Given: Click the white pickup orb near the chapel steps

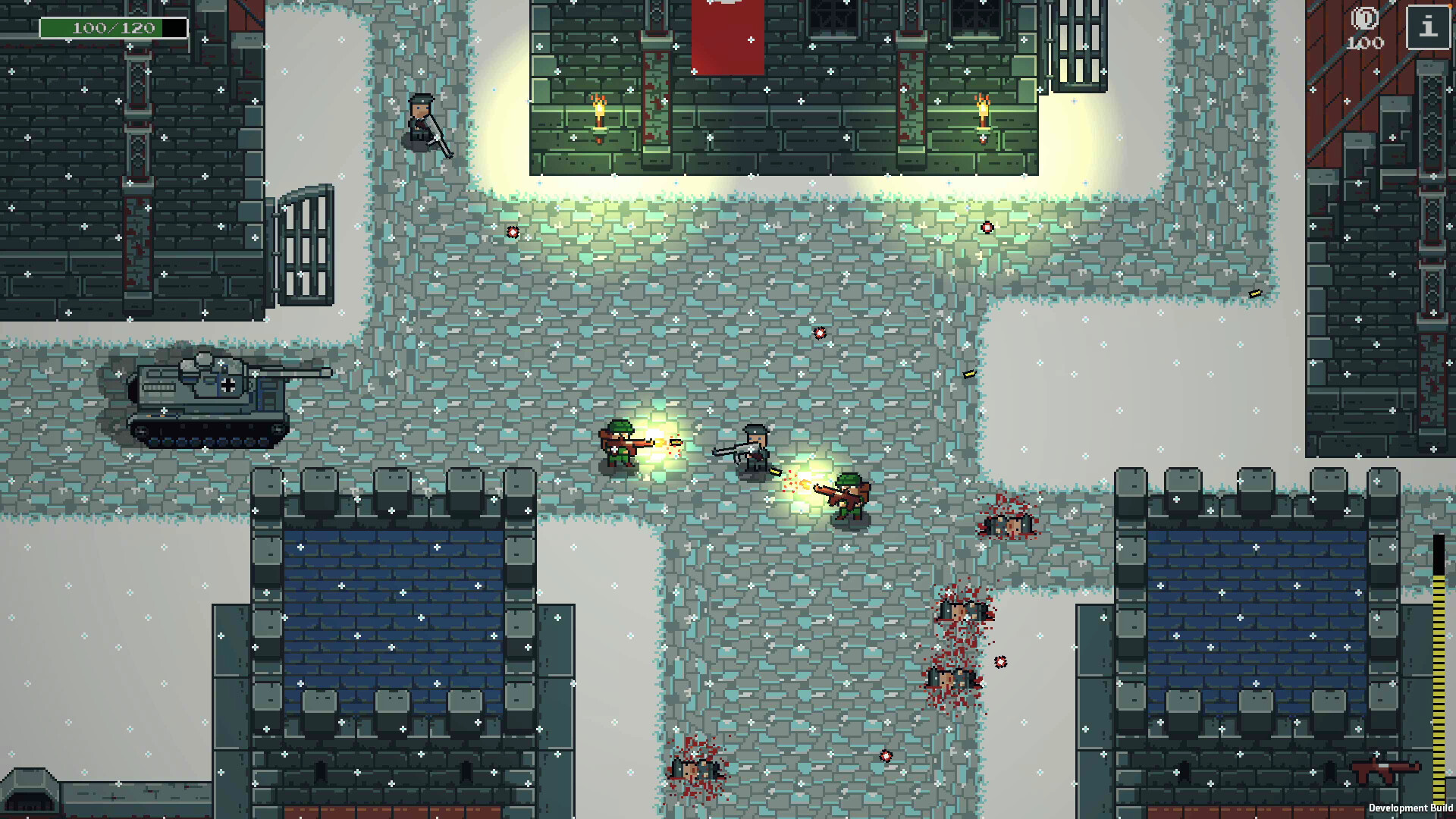Looking at the screenshot, I should coord(514,231).
